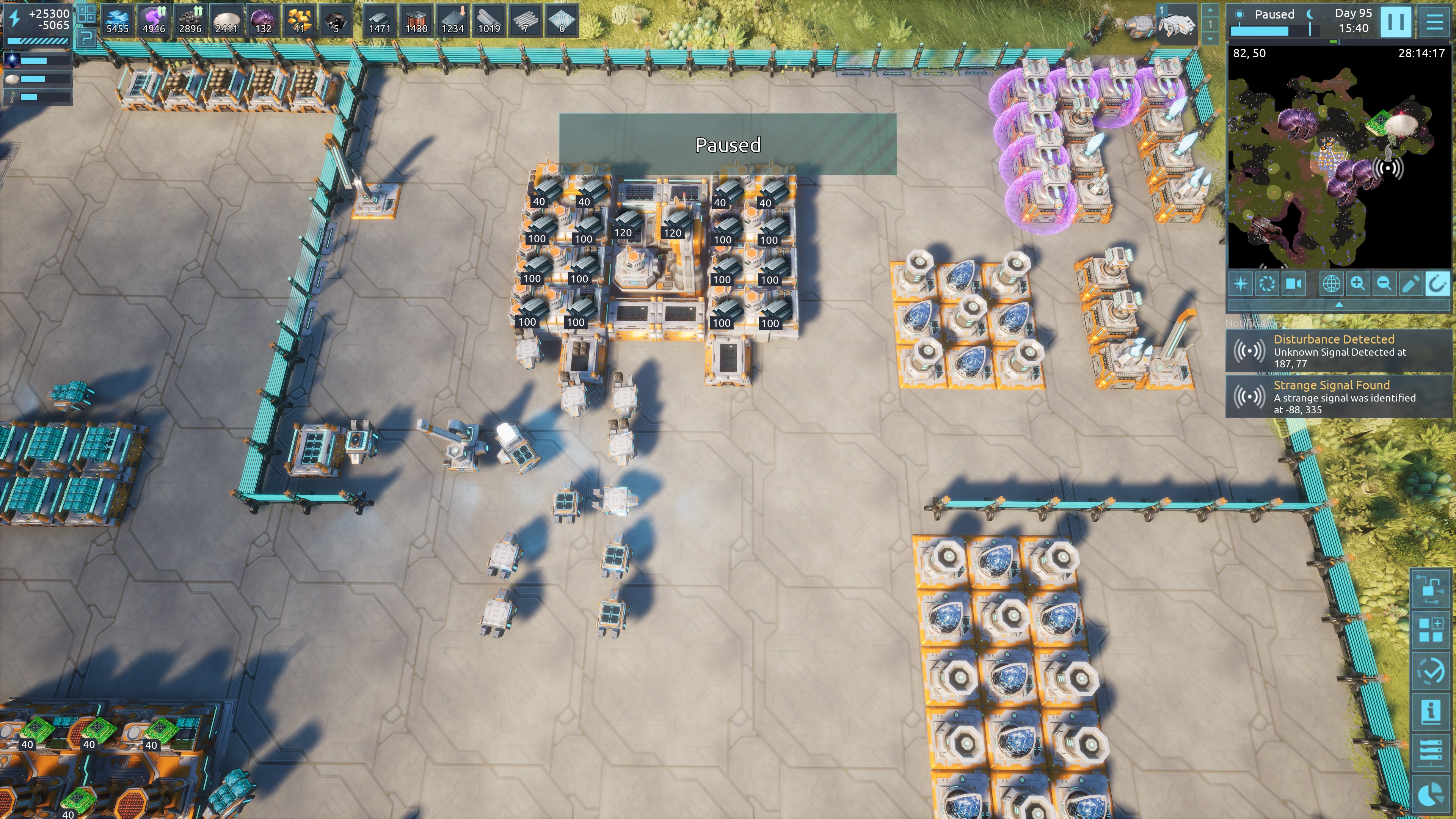
Task: Toggle the video camera mode button
Action: (x=1293, y=283)
